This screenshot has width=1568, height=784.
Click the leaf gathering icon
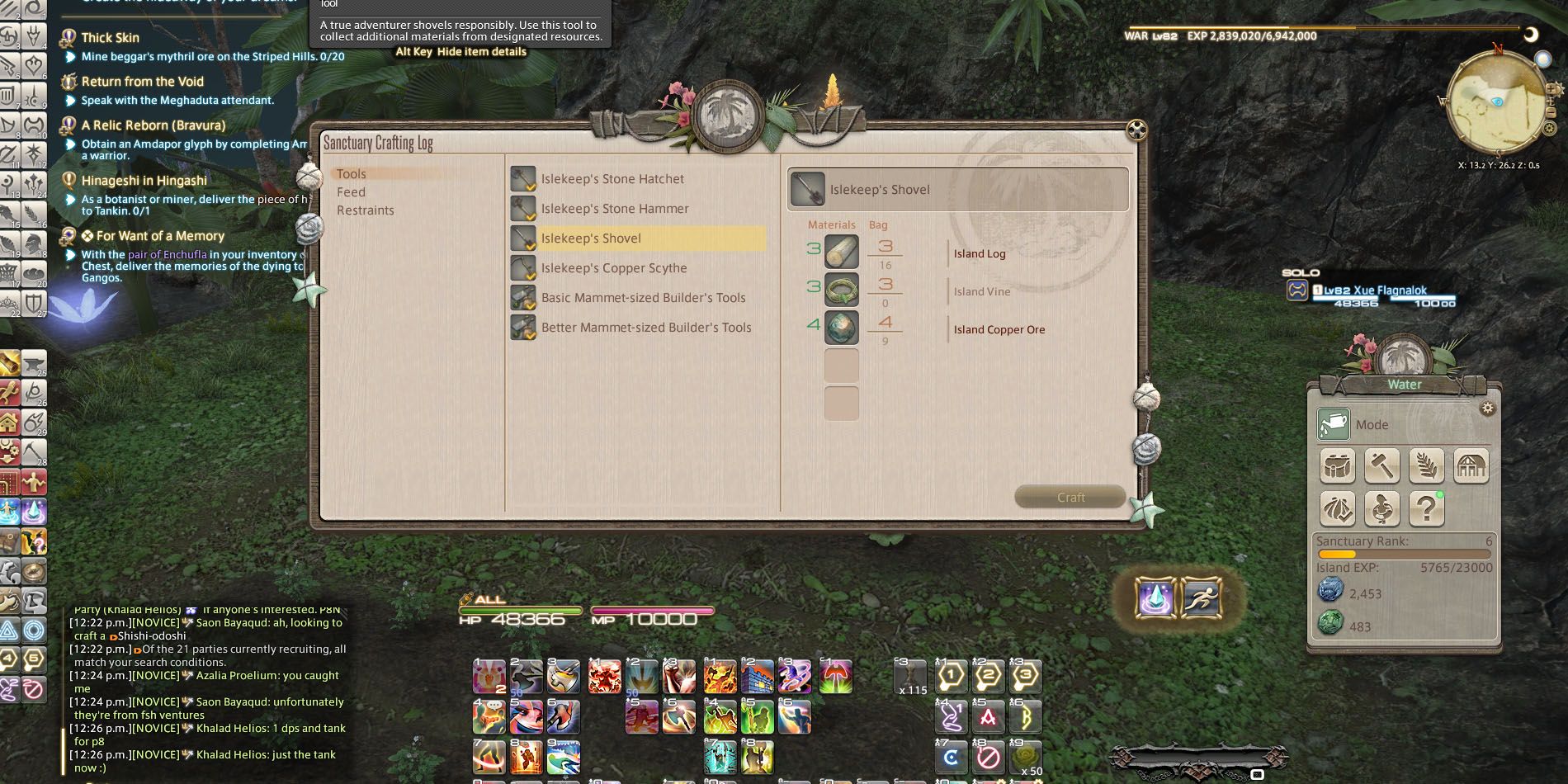[1427, 465]
